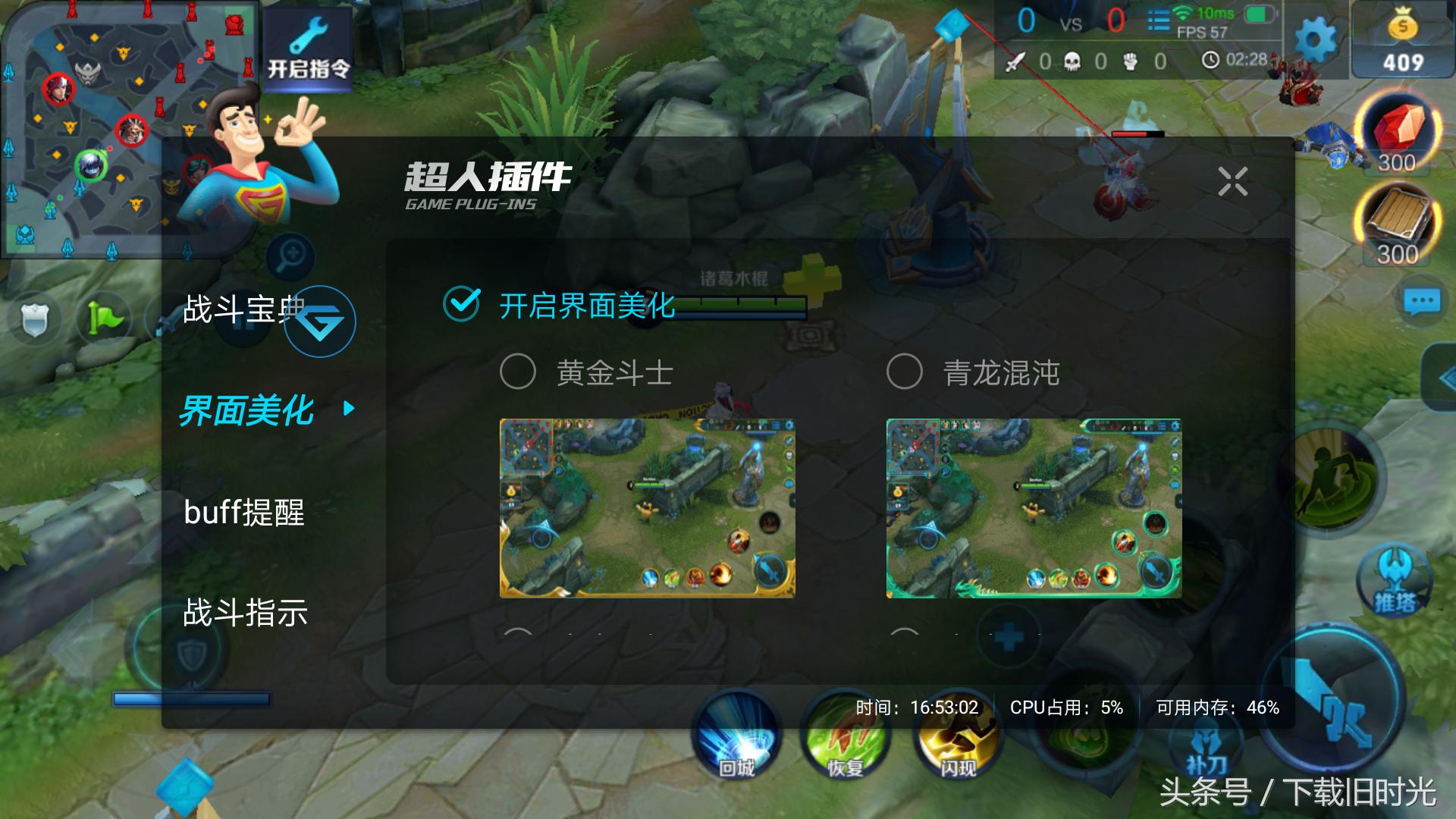1456x819 pixels.
Task: Select the 黄金斗士 skin option
Action: click(516, 372)
